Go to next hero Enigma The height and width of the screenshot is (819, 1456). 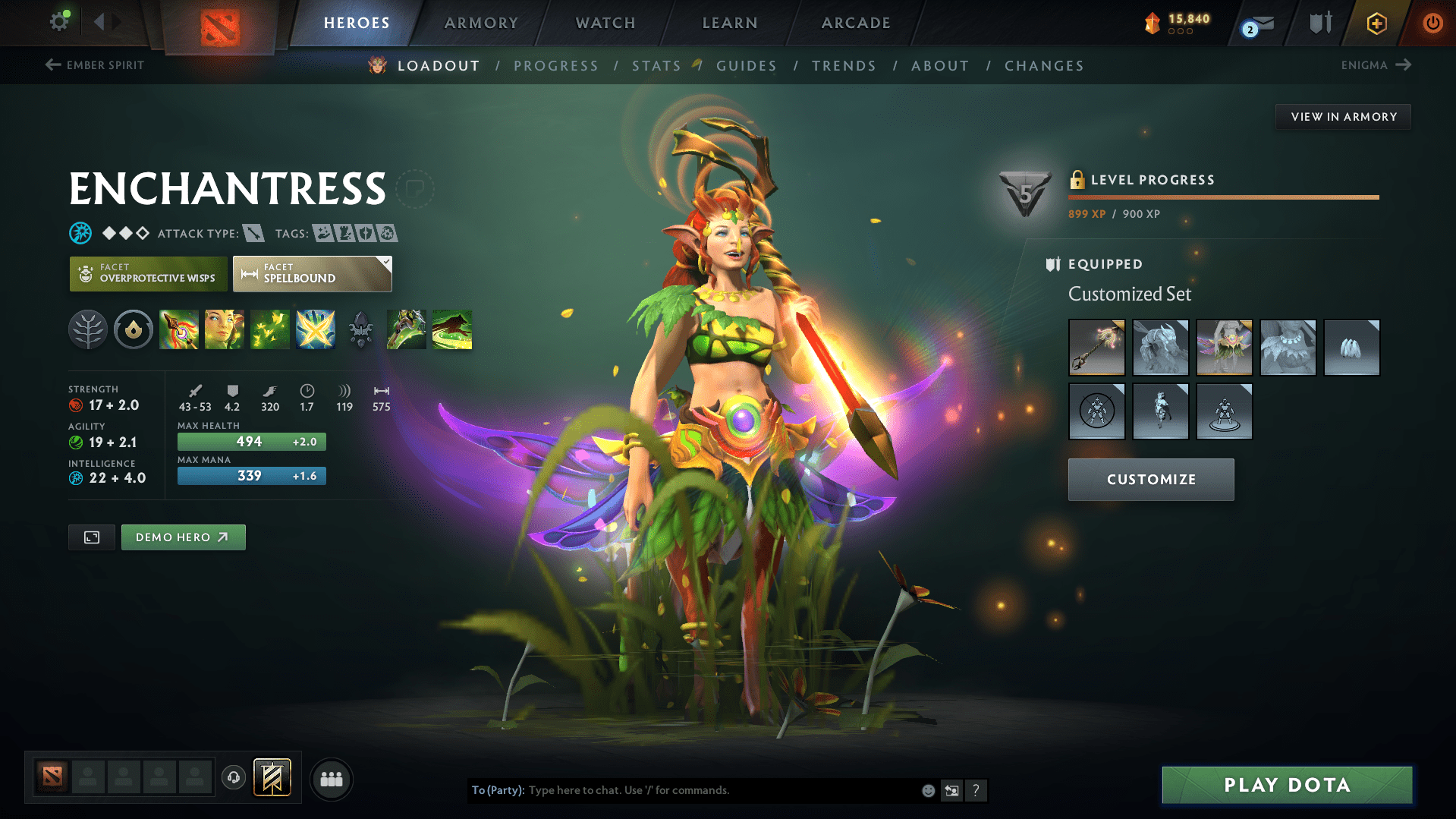coord(1376,65)
